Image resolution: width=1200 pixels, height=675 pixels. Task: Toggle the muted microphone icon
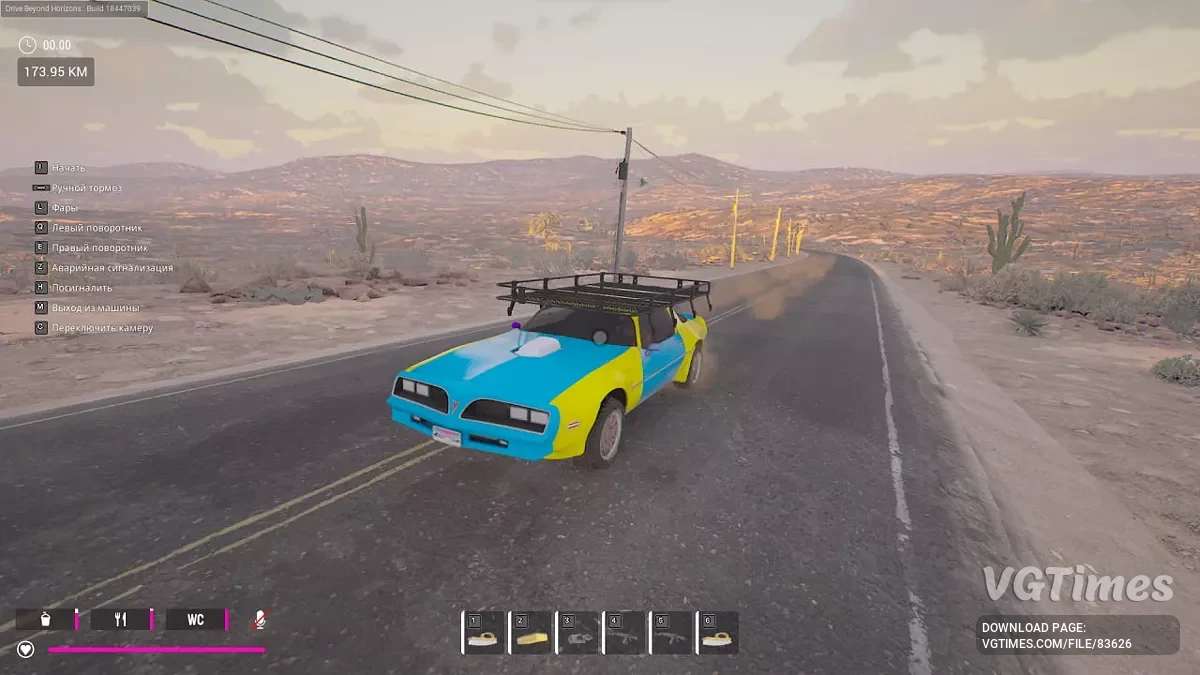point(258,620)
